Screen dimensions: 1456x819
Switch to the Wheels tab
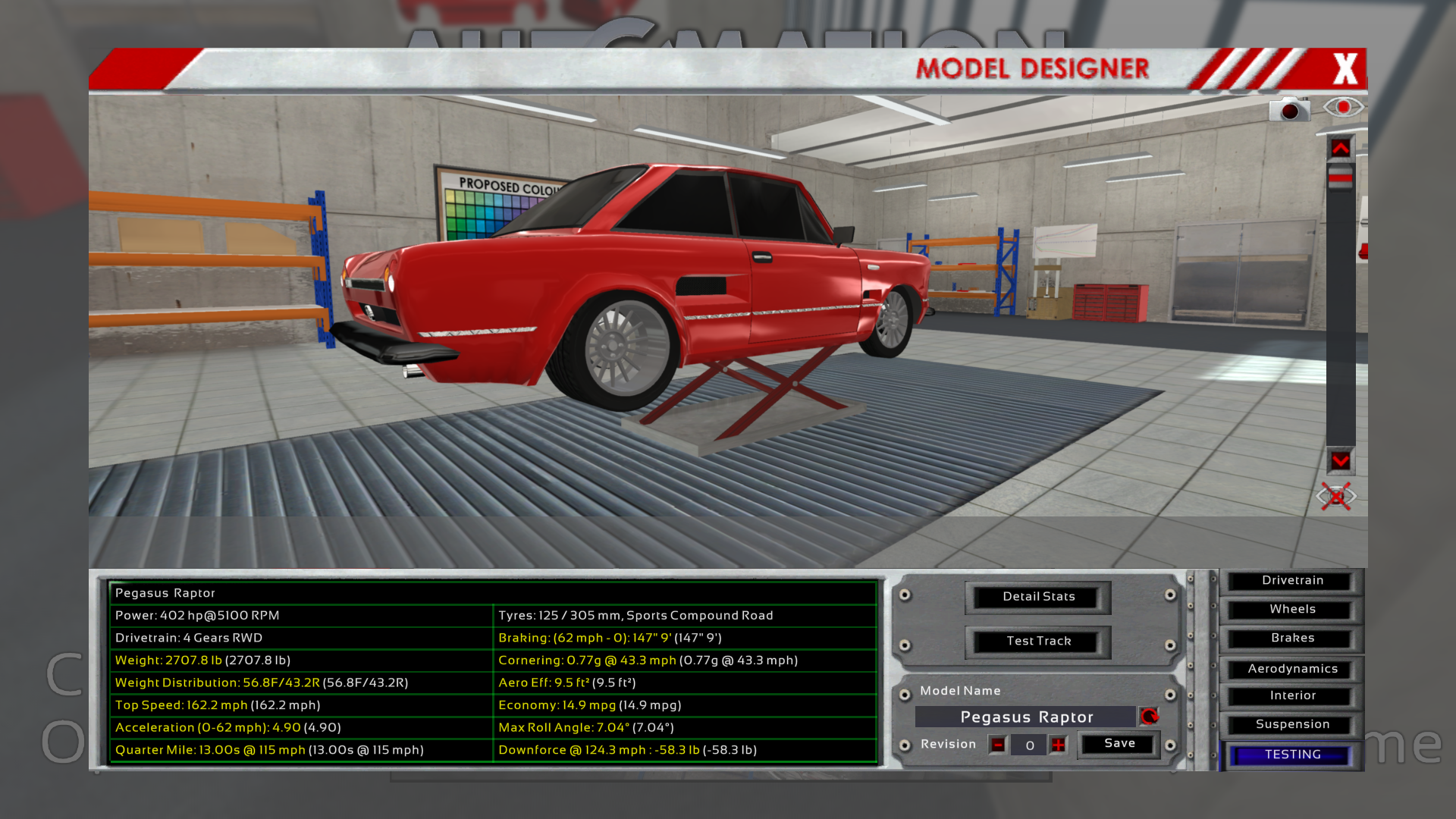pos(1292,610)
